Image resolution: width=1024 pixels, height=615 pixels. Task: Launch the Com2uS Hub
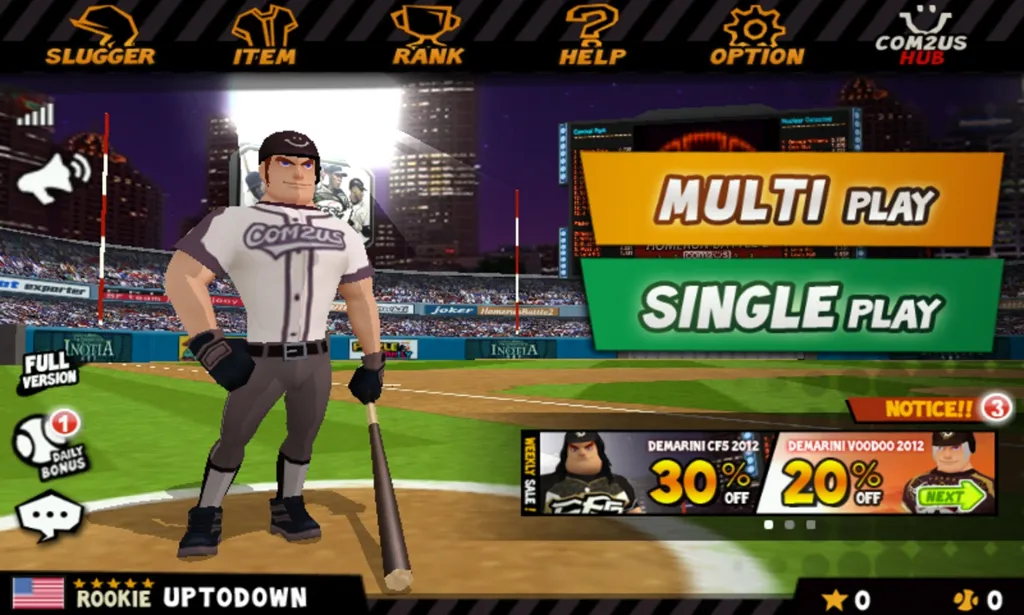pyautogui.click(x=921, y=36)
